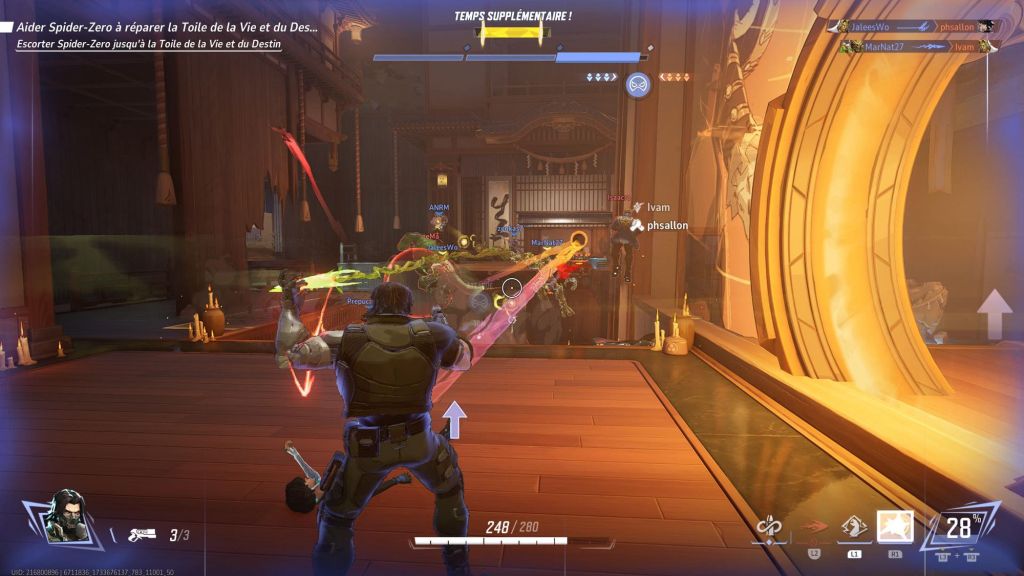Activate the infinity-loop ability icon
1024x576 pixels.
coord(769,527)
